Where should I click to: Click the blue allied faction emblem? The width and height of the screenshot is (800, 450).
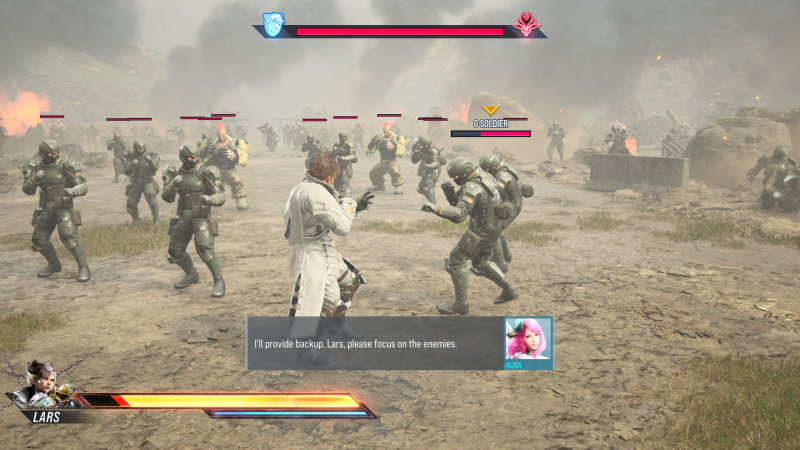coord(273,24)
